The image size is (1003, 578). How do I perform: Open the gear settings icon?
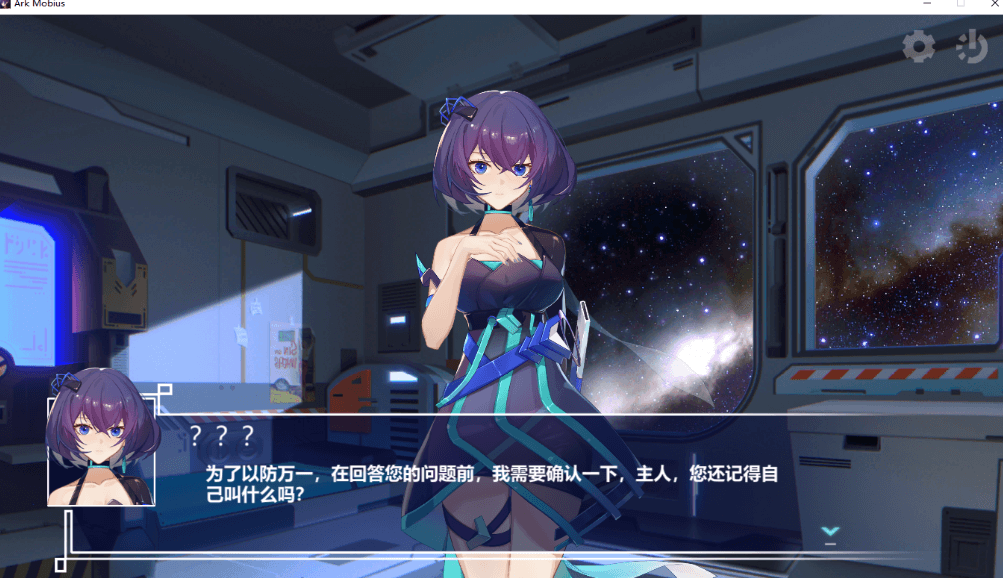click(x=918, y=46)
